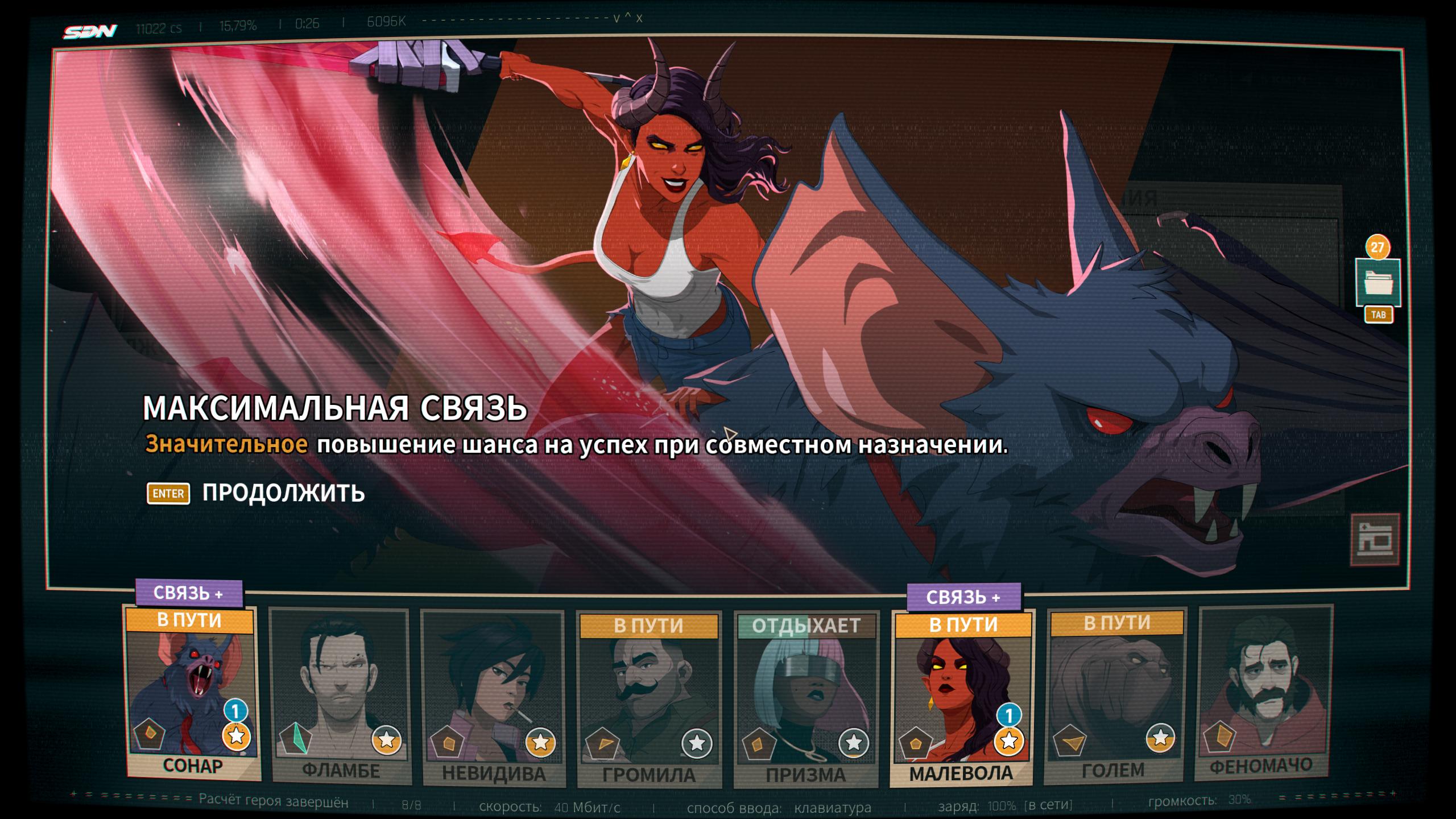Select the Громила hero card
The width and height of the screenshot is (1456, 819).
(x=648, y=700)
